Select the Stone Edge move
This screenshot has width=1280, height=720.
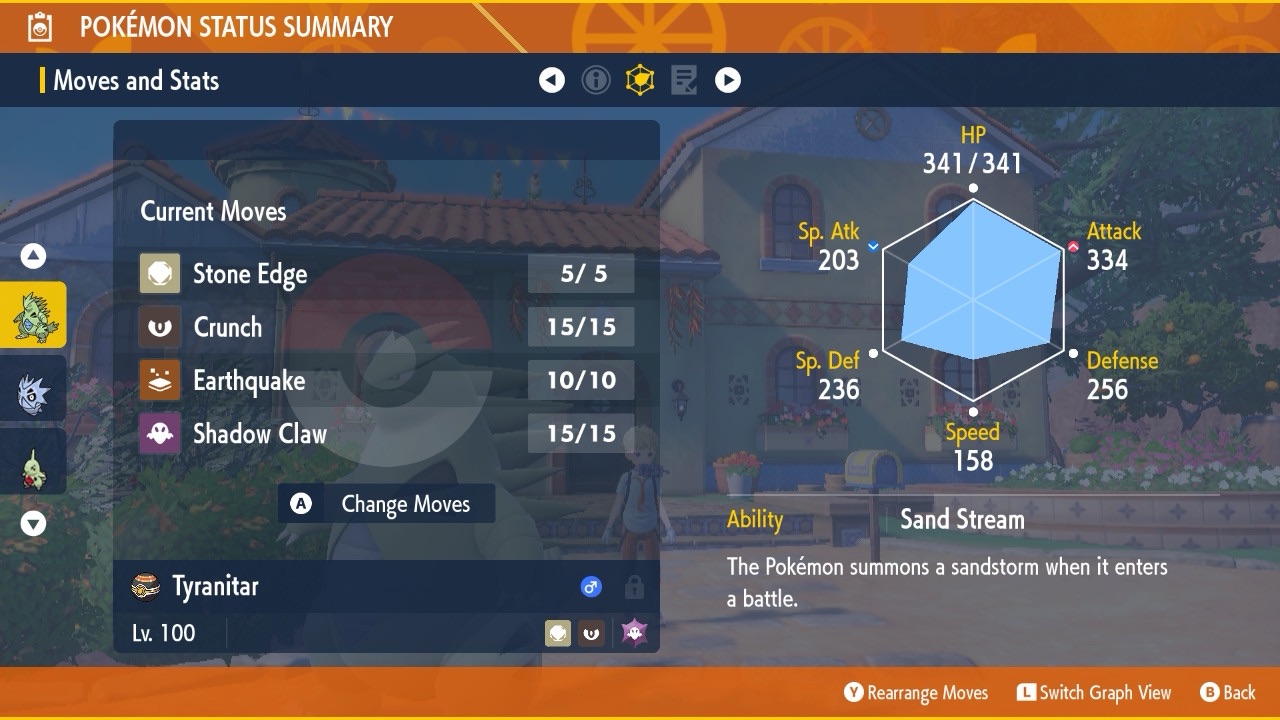385,274
